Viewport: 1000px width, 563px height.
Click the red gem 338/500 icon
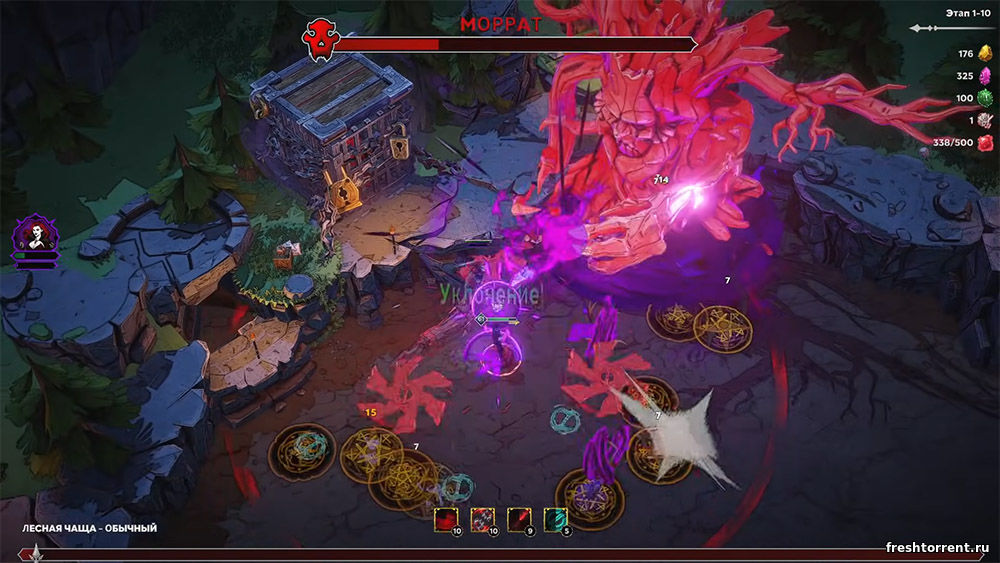tap(984, 143)
